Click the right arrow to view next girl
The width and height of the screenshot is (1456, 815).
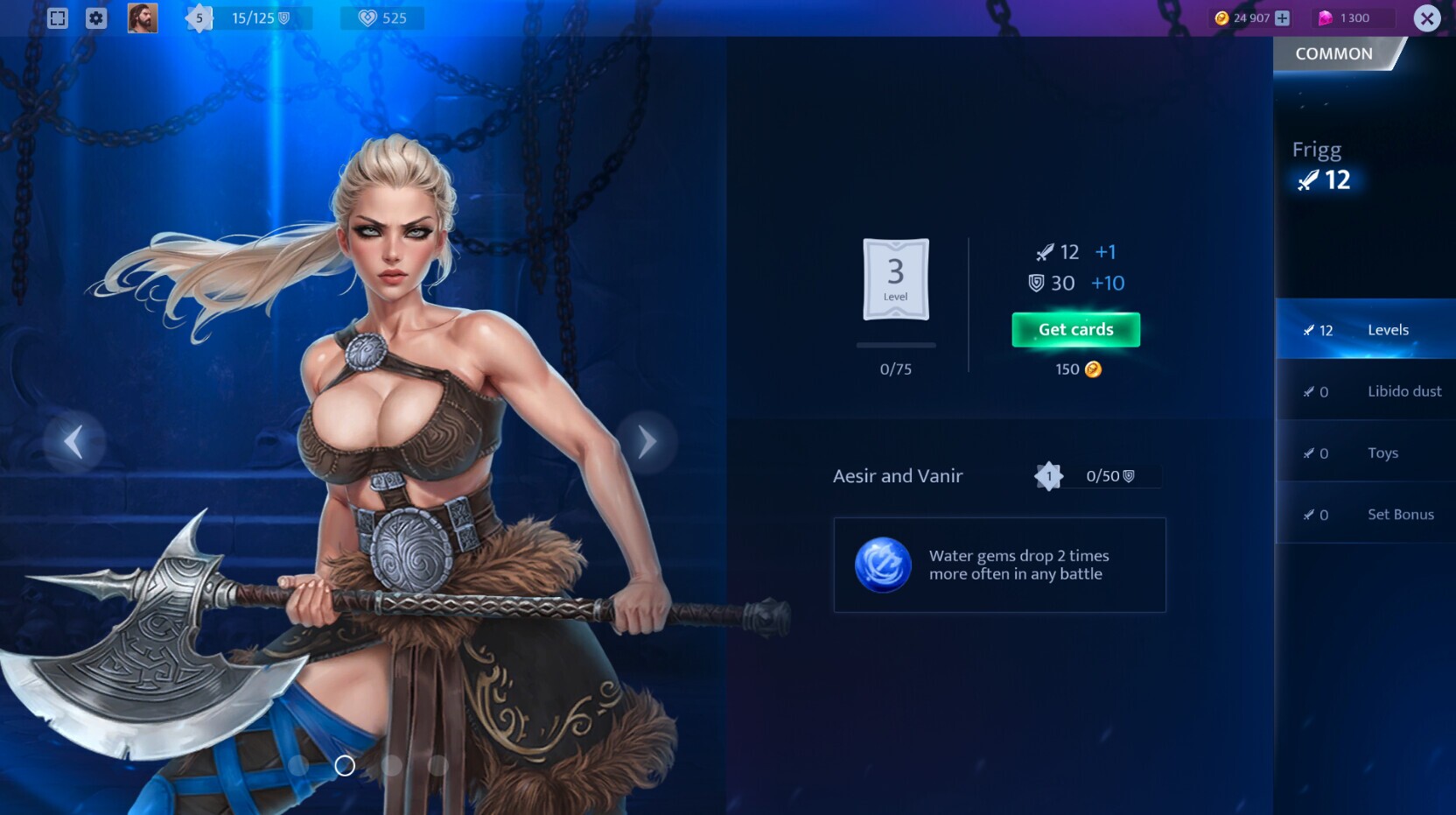click(x=647, y=440)
